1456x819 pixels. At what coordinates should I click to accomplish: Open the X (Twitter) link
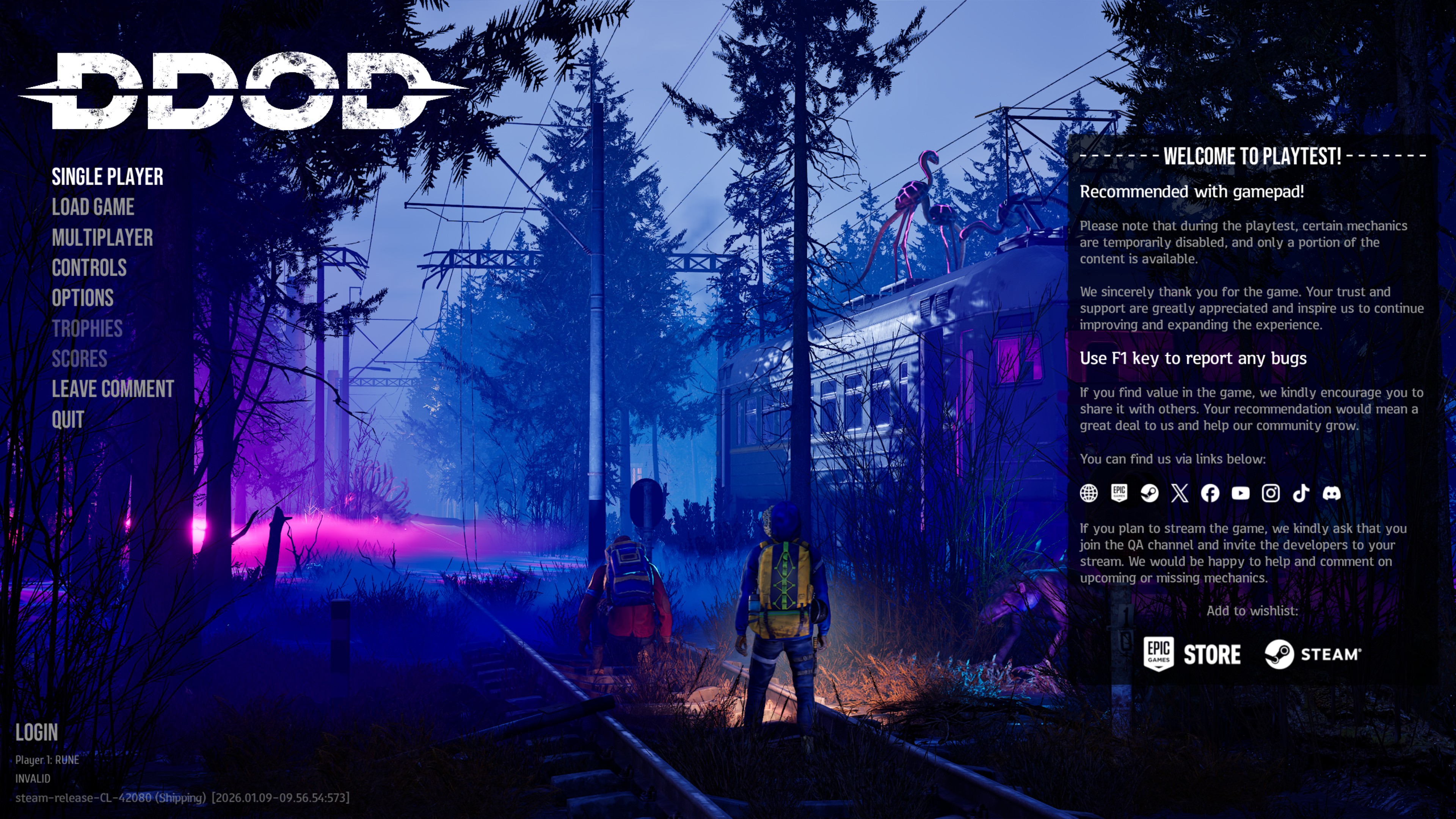tap(1180, 493)
